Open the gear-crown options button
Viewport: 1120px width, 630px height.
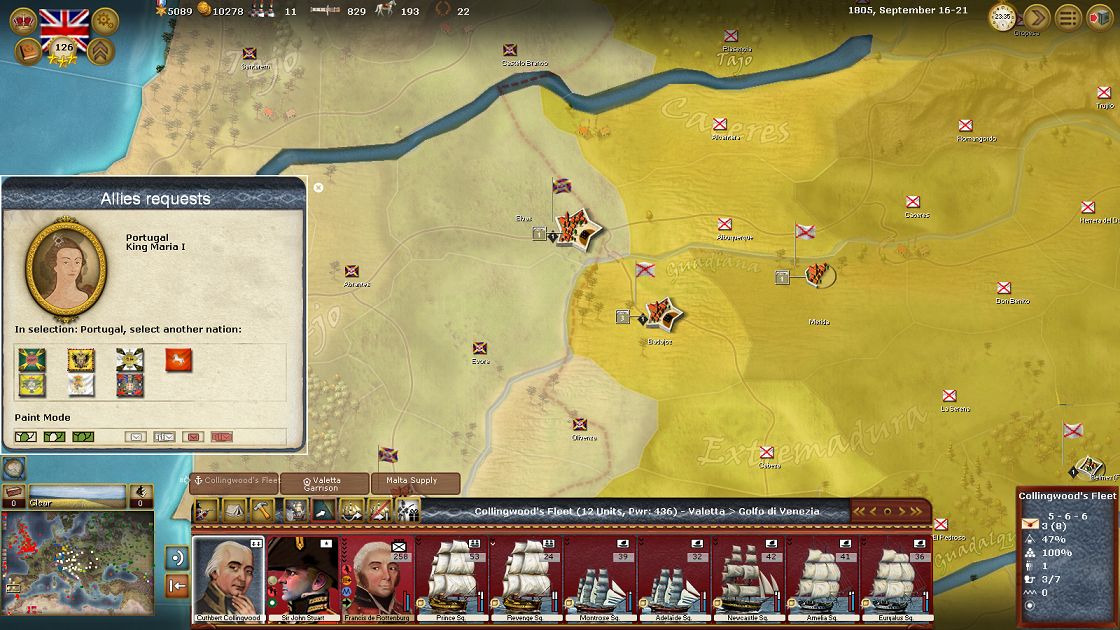[105, 20]
